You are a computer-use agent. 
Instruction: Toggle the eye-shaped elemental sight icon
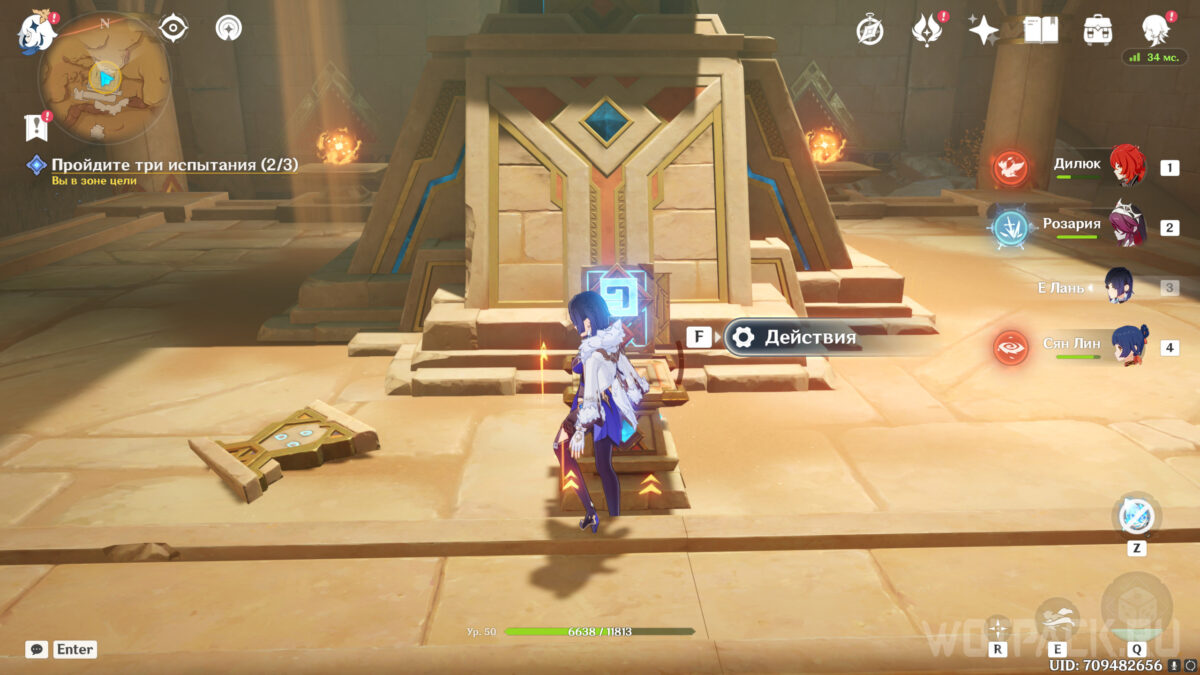tap(174, 28)
